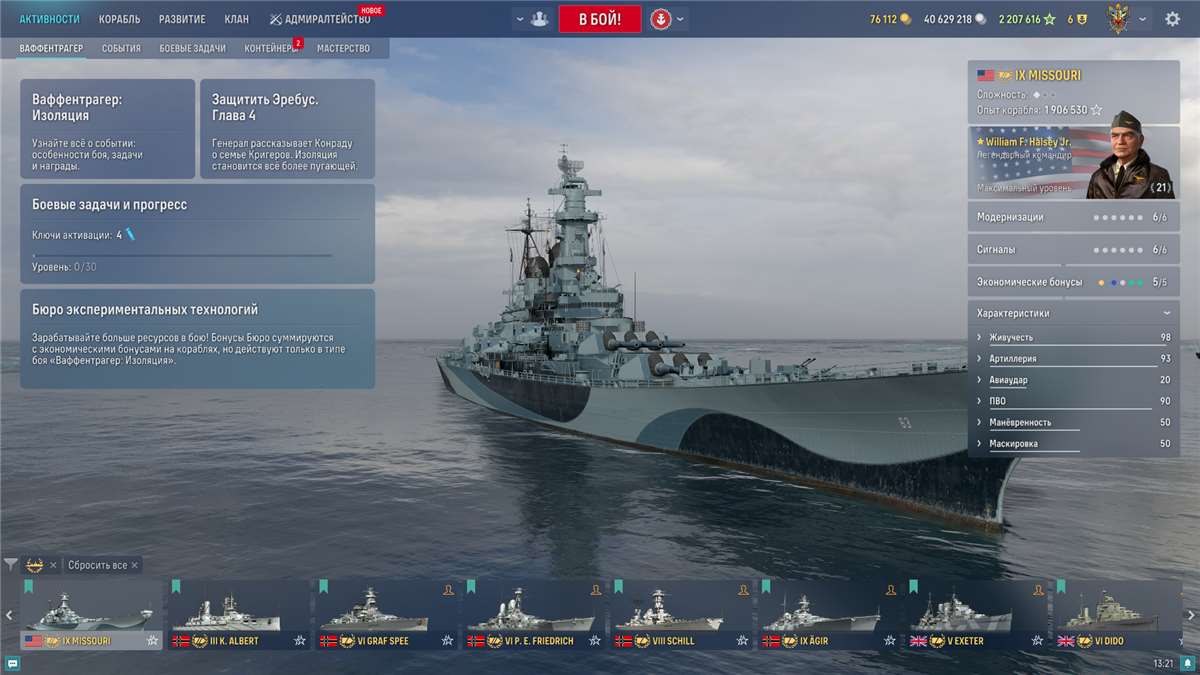
Task: Switch to the Контейнеры tab
Action: point(270,48)
